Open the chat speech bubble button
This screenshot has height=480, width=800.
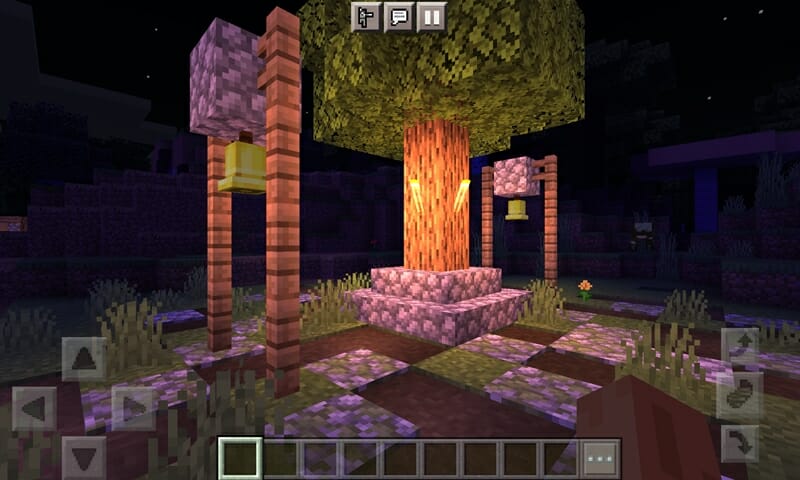coord(399,17)
